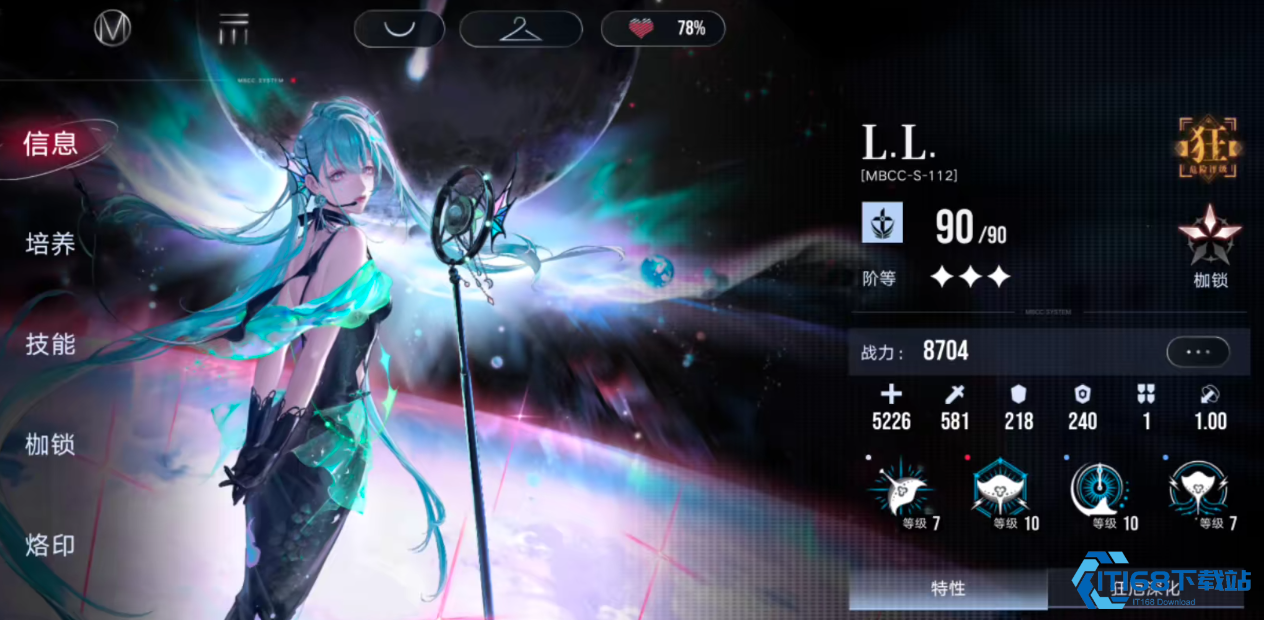Viewport: 1264px width, 620px height.
Task: Open the 信息 info section
Action: tap(51, 144)
